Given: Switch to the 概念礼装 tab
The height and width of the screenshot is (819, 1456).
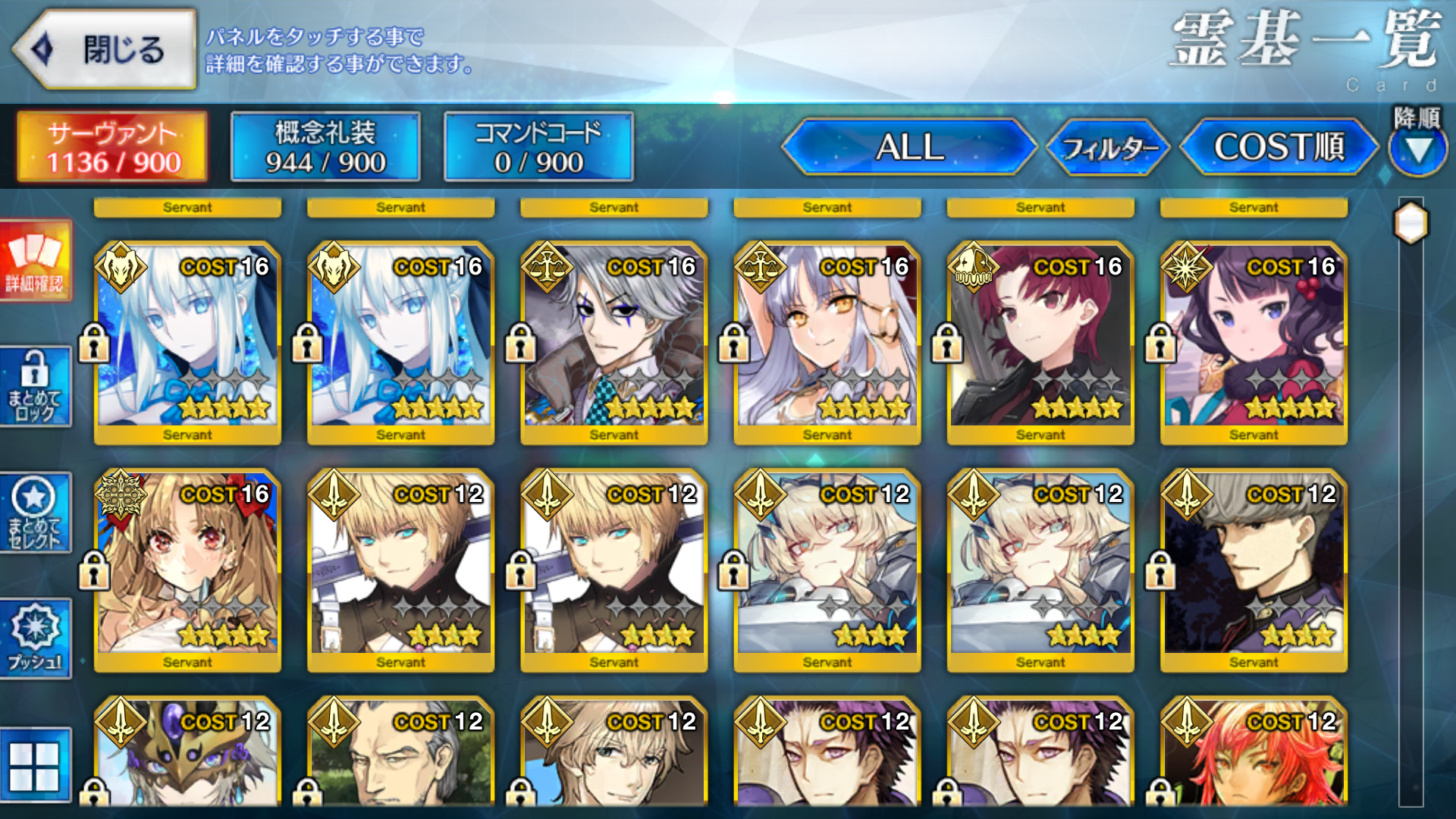Looking at the screenshot, I should (x=325, y=146).
